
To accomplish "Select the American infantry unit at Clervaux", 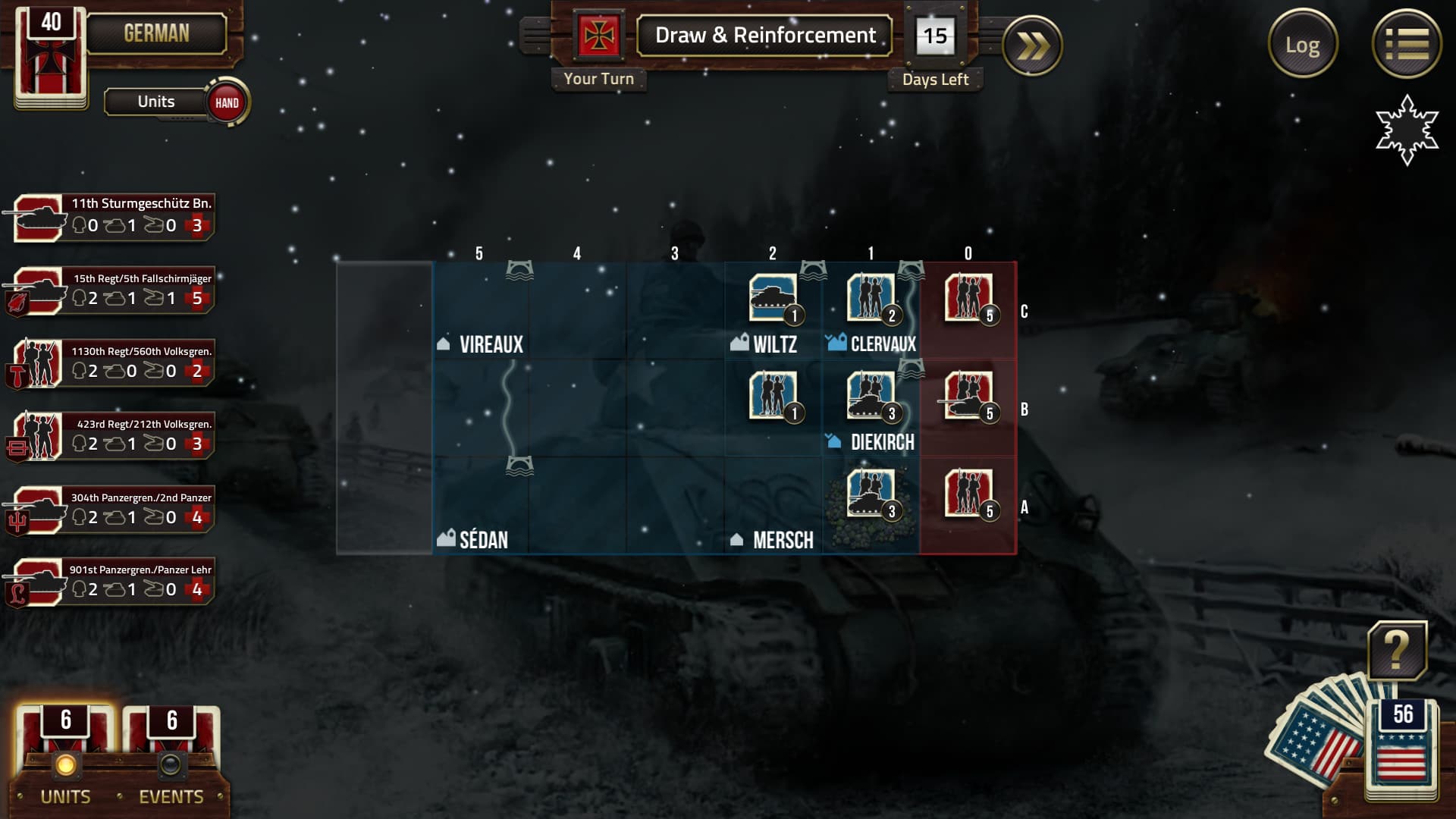I will (871, 298).
